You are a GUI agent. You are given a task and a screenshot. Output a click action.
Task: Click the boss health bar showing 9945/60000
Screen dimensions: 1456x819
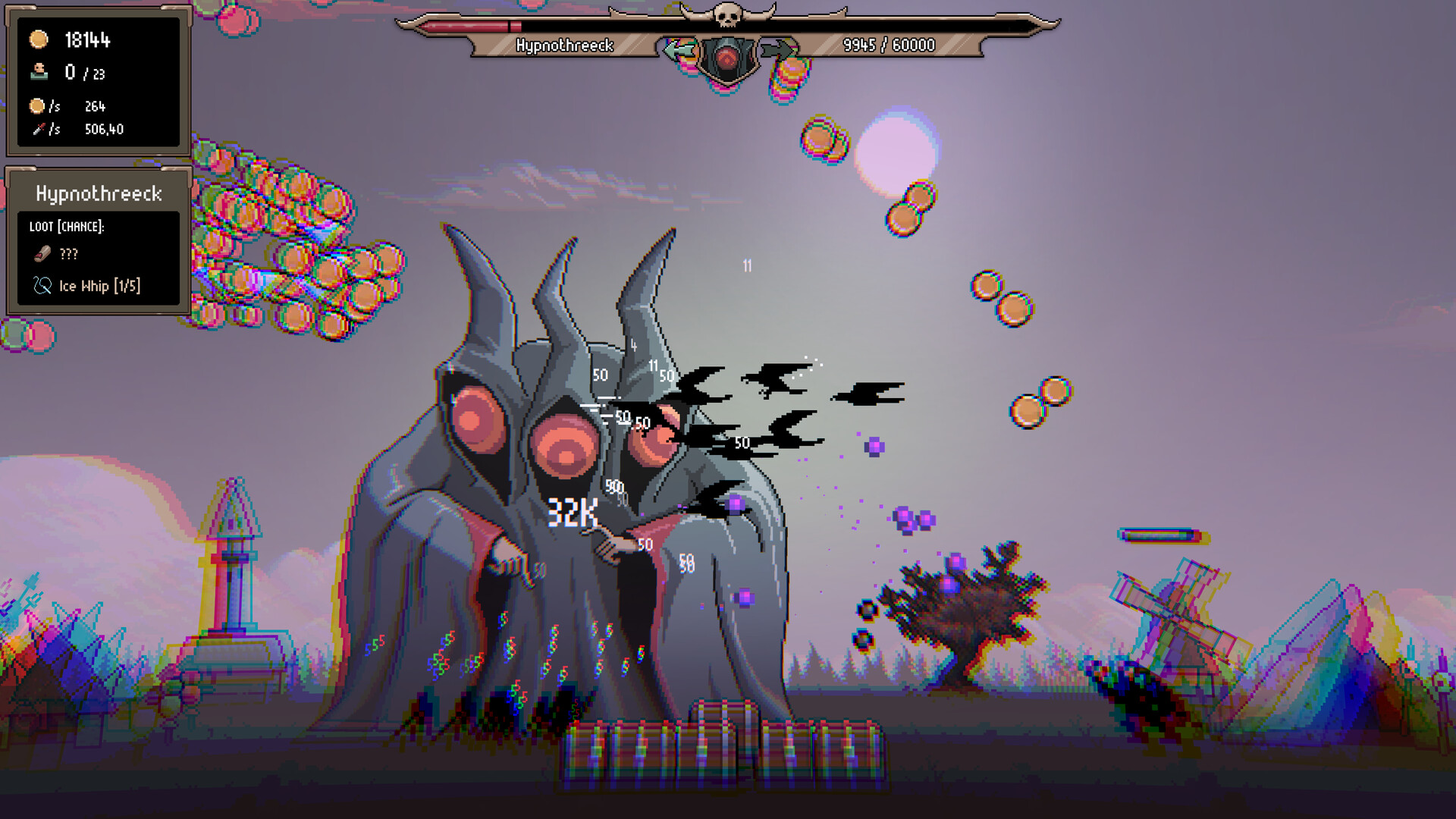pos(889,45)
